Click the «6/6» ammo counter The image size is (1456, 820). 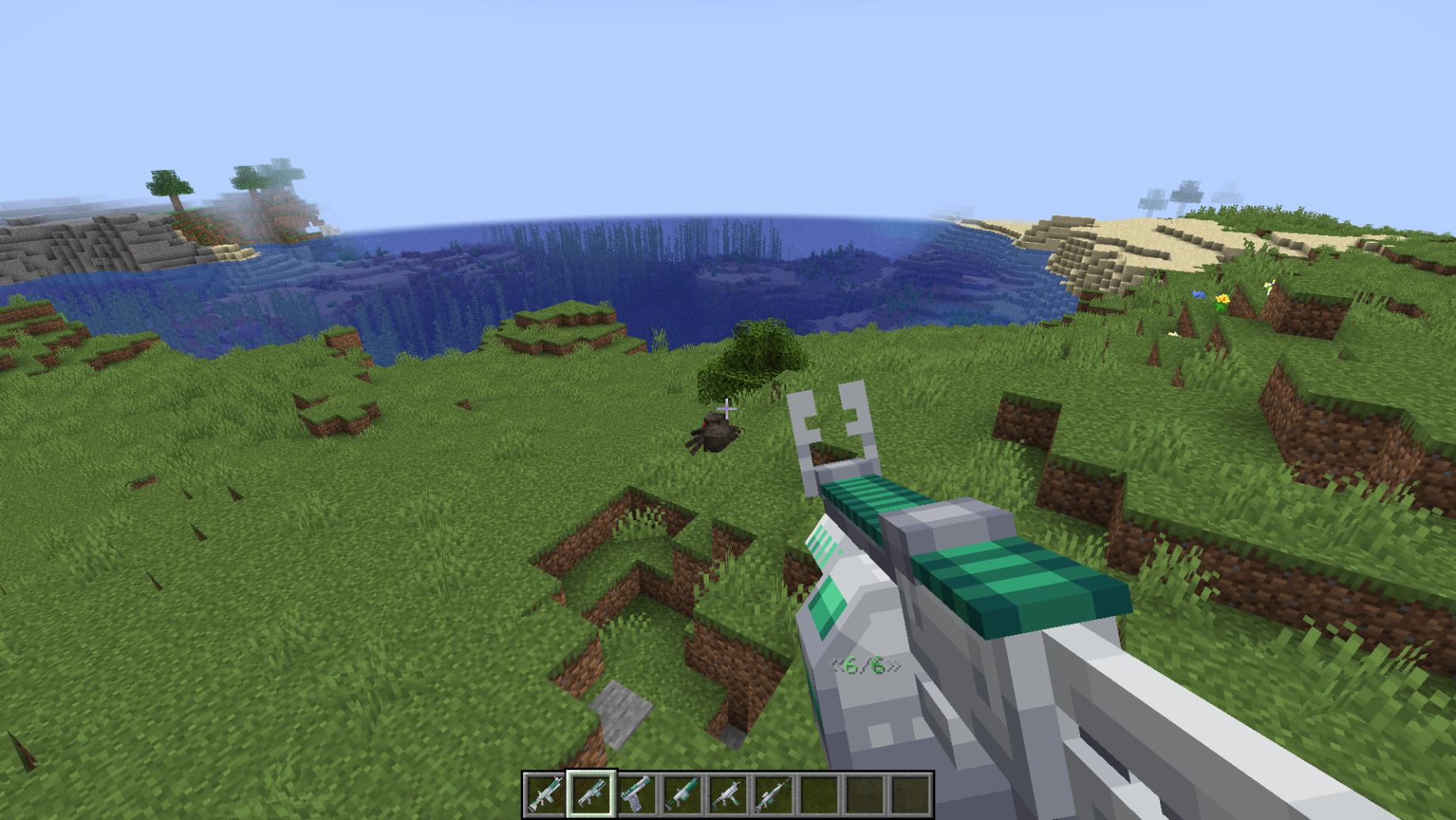pyautogui.click(x=863, y=663)
